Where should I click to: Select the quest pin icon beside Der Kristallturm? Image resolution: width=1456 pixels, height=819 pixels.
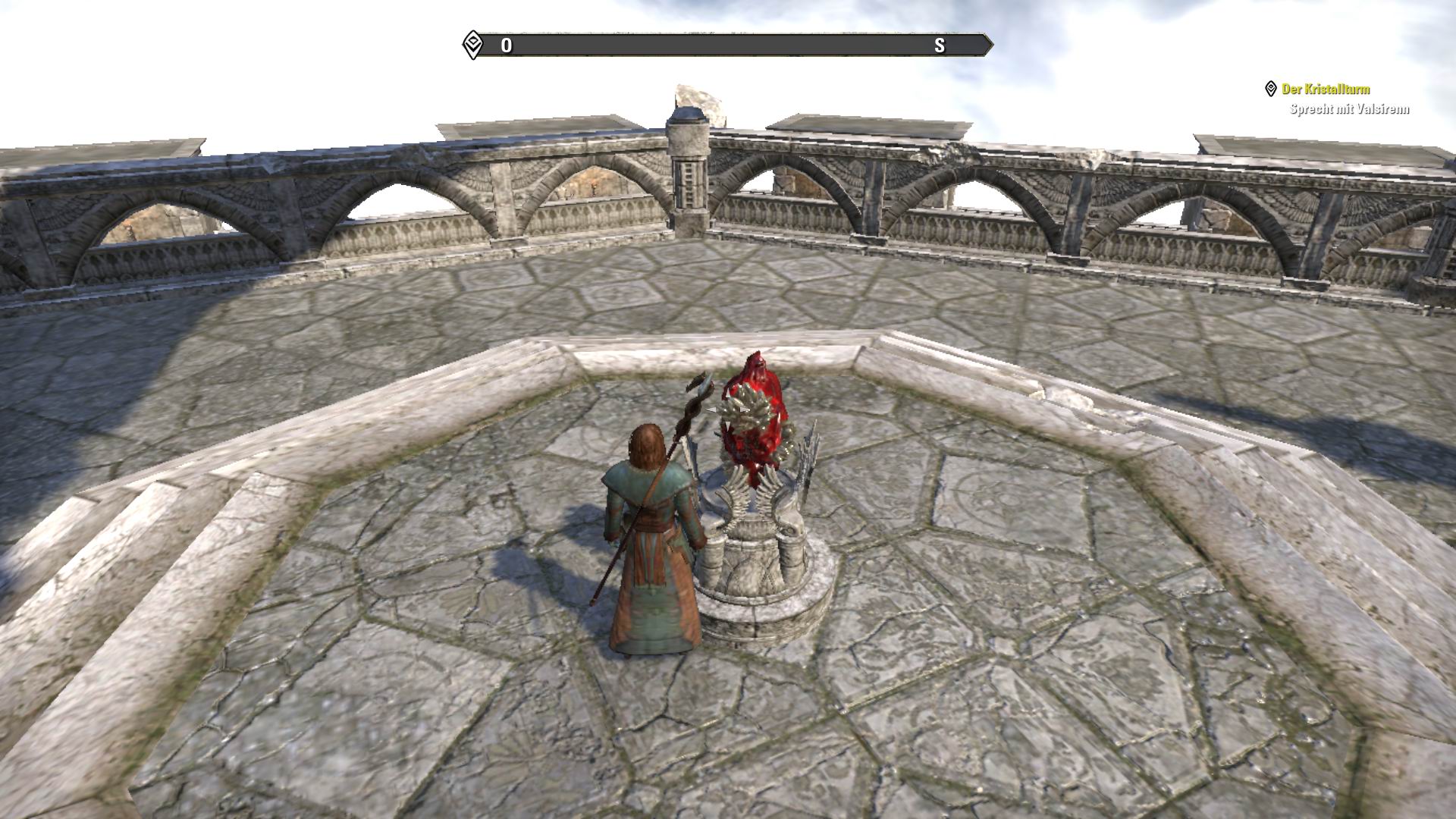(1272, 89)
